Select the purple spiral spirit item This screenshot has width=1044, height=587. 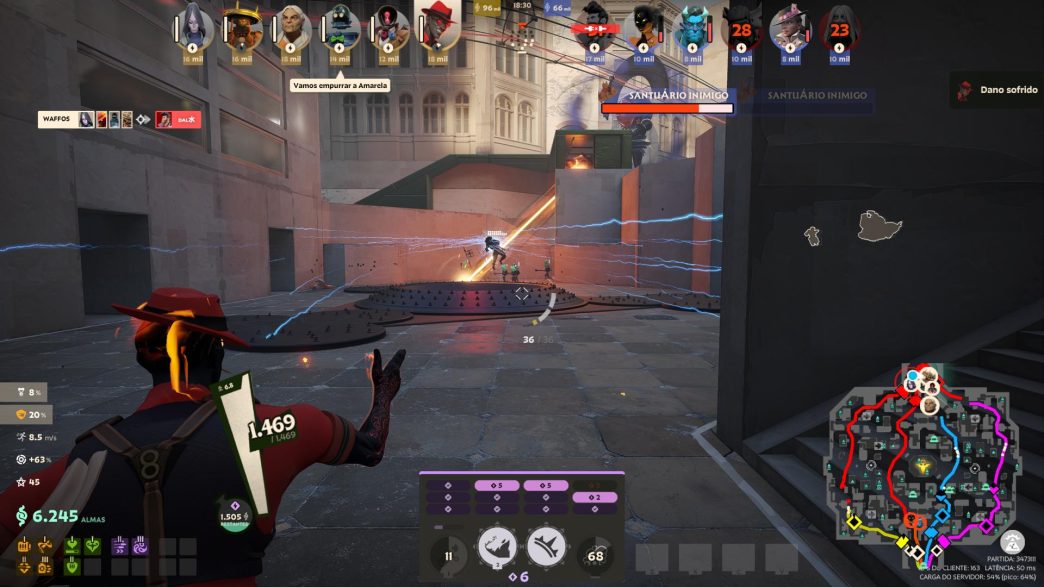point(140,546)
